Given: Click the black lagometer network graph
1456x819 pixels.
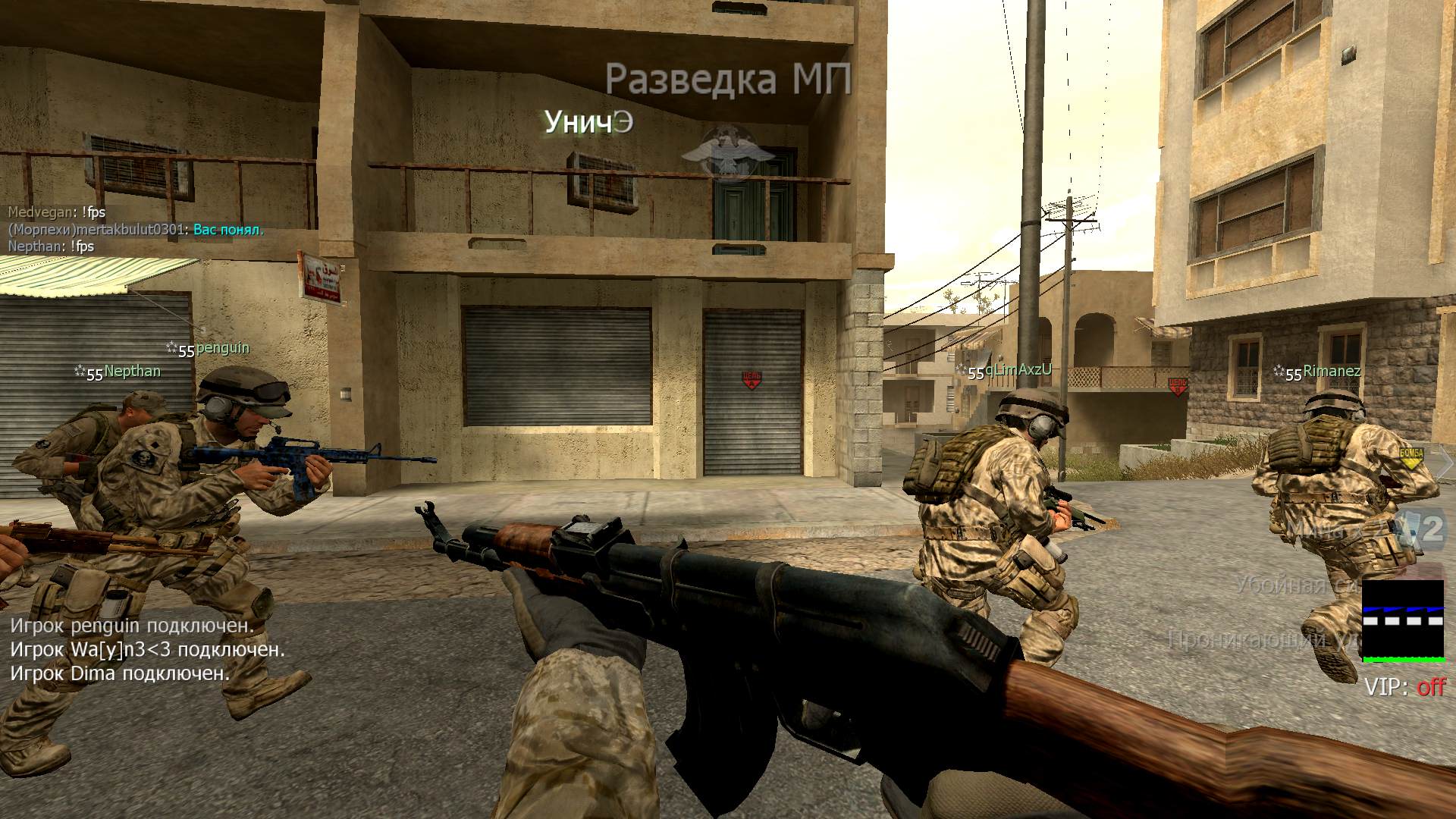Looking at the screenshot, I should tap(1403, 620).
